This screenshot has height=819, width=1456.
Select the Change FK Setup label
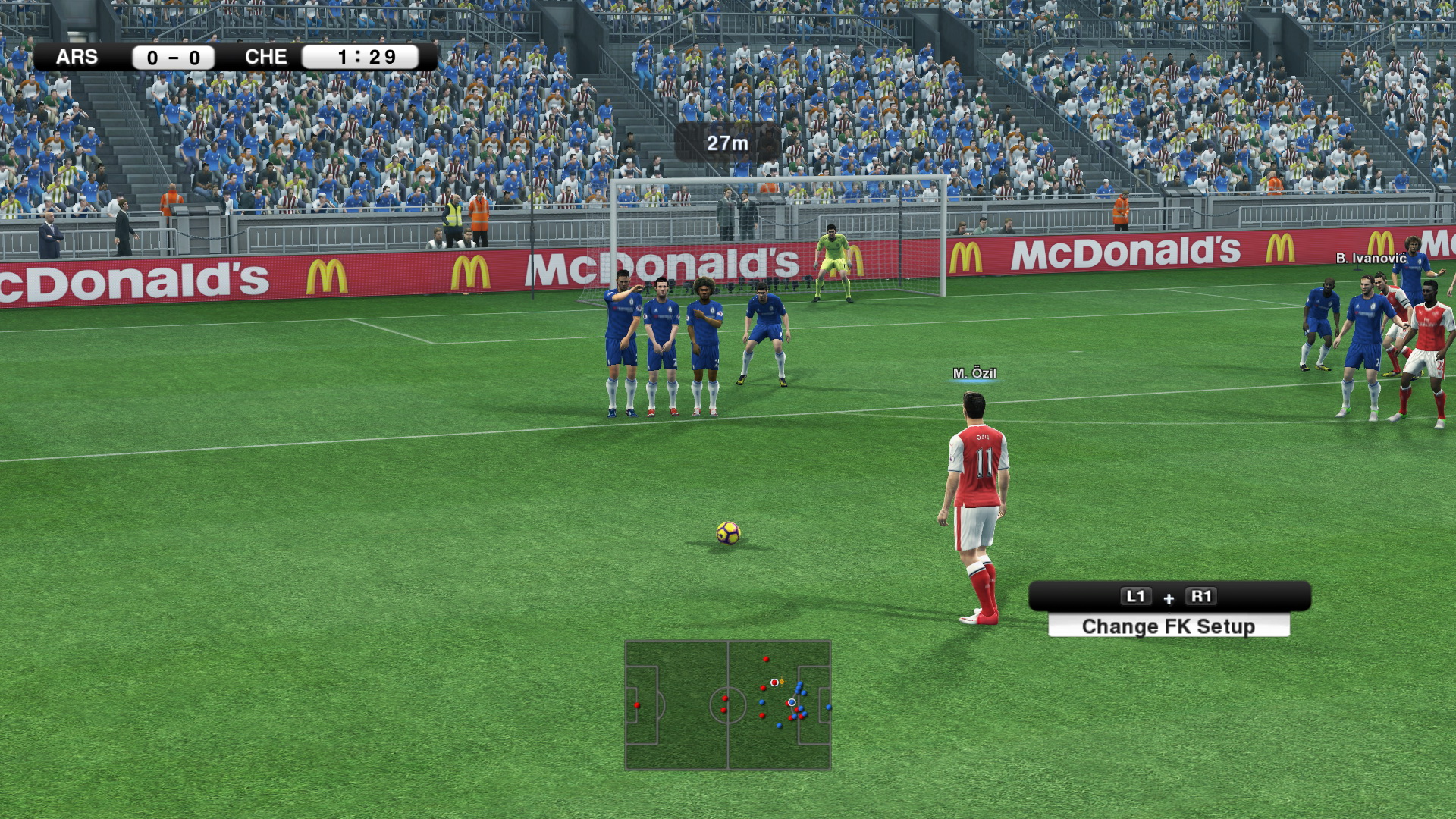(x=1168, y=626)
